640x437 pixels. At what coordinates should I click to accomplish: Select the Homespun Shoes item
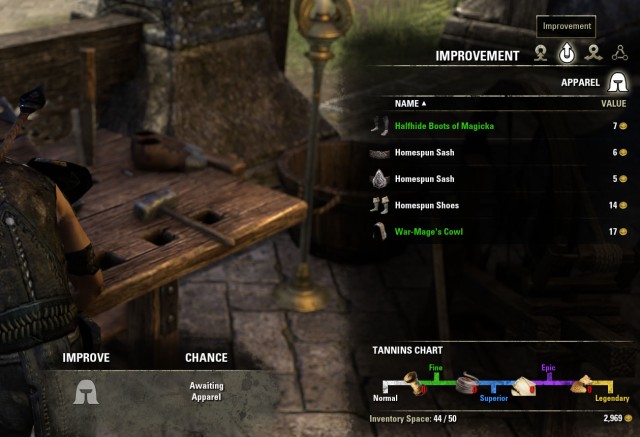[x=428, y=205]
